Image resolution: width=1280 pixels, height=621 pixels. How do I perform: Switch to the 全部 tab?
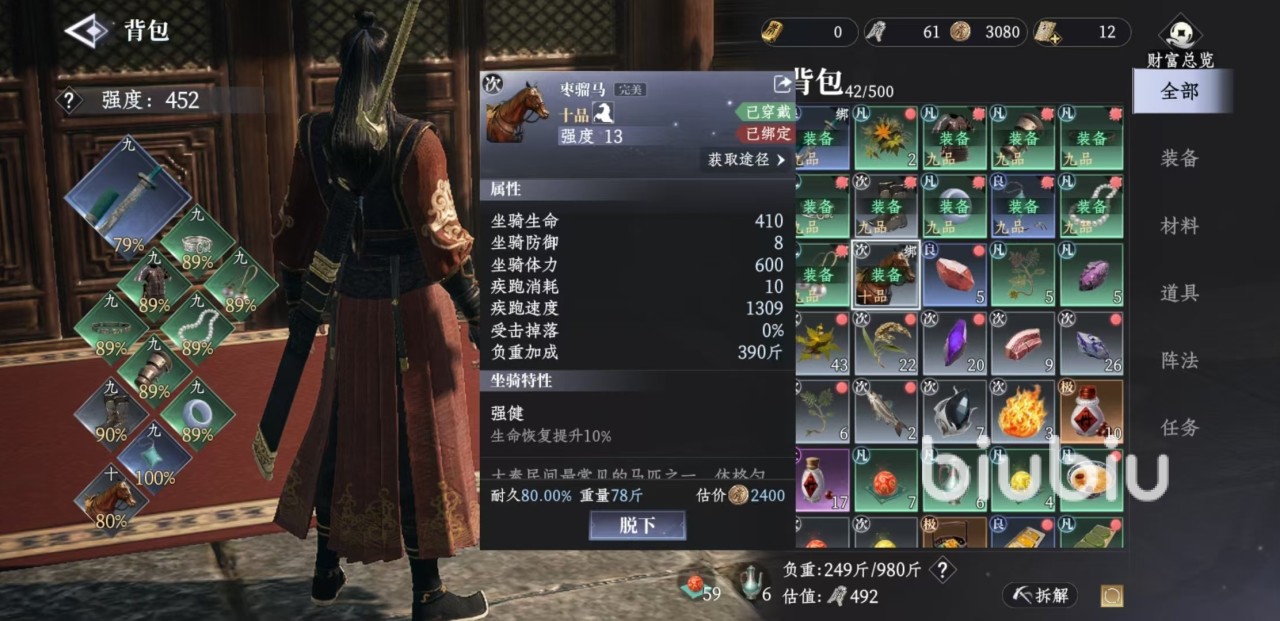pyautogui.click(x=1179, y=92)
